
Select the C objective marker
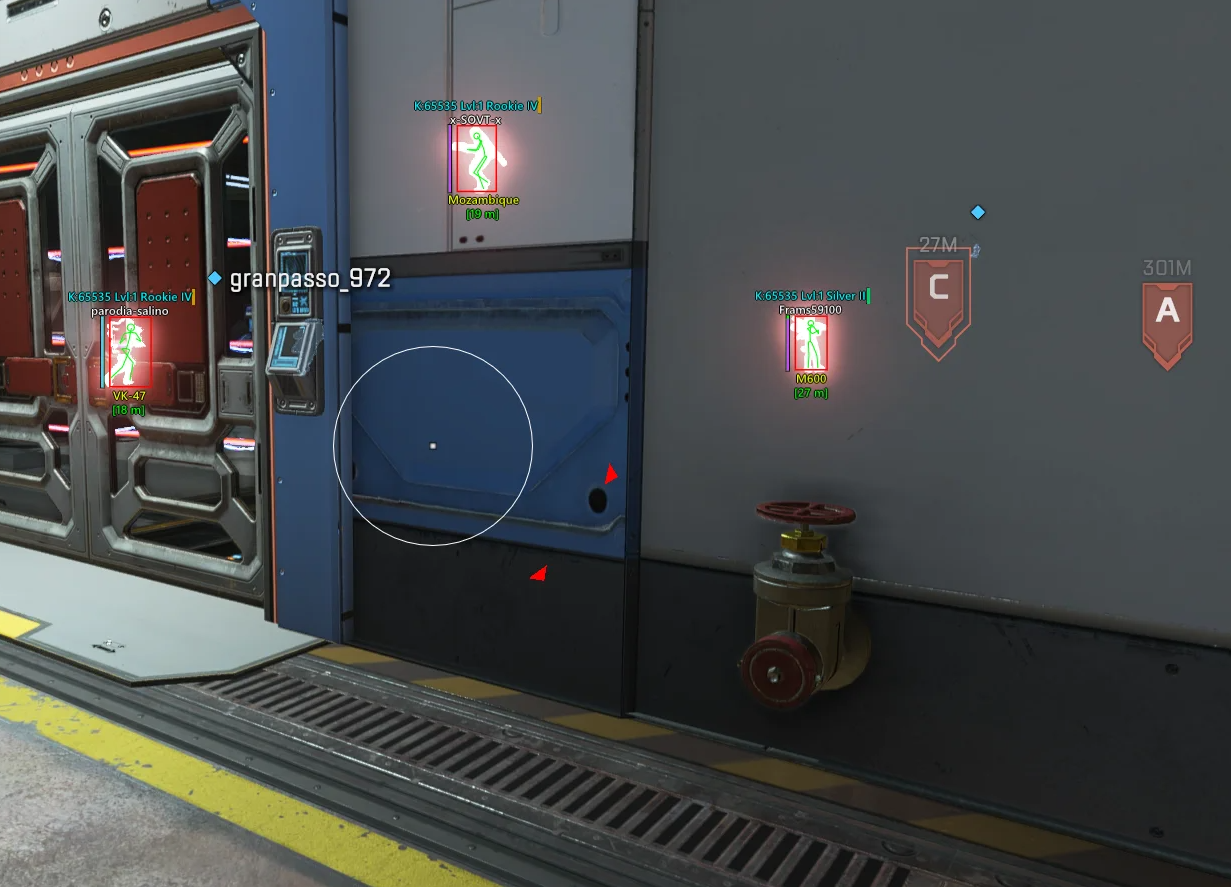[938, 295]
